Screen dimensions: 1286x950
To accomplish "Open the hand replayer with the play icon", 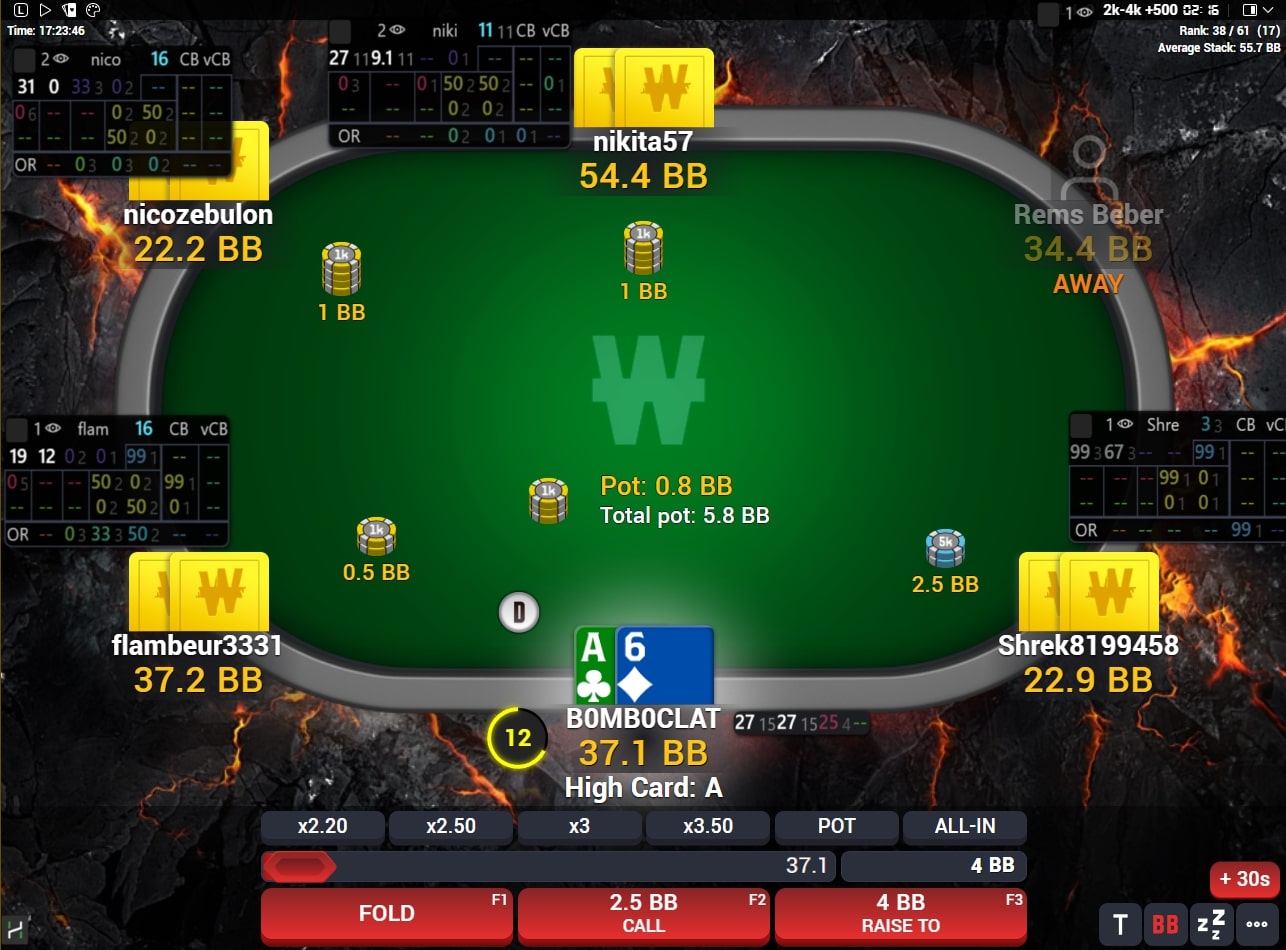I will pos(45,10).
